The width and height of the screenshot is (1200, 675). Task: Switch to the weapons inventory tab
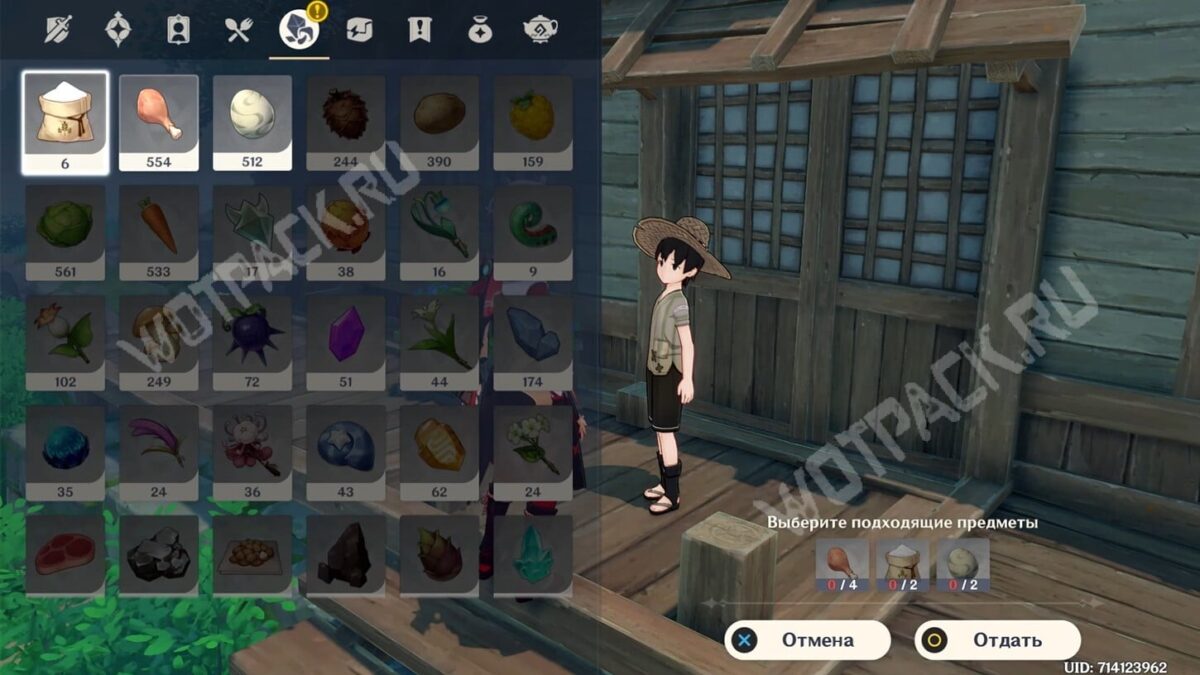click(x=58, y=30)
